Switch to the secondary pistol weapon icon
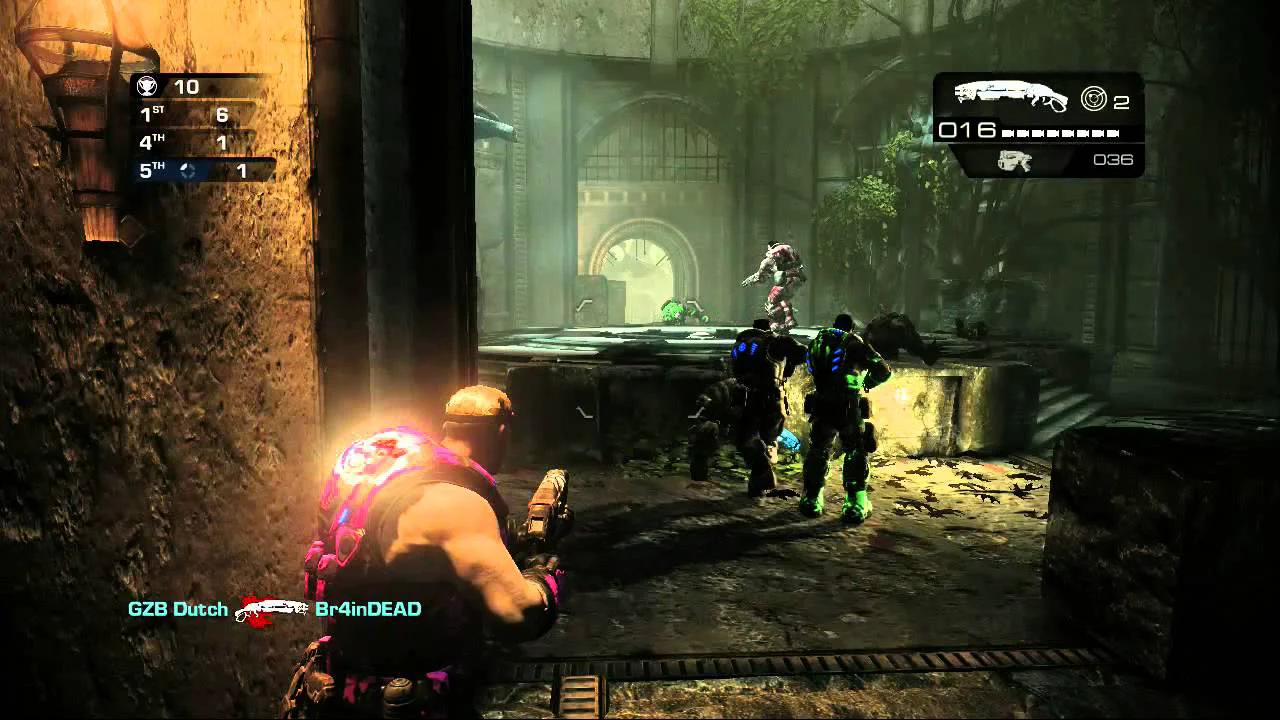Screen dimensions: 1280x720 1014,160
